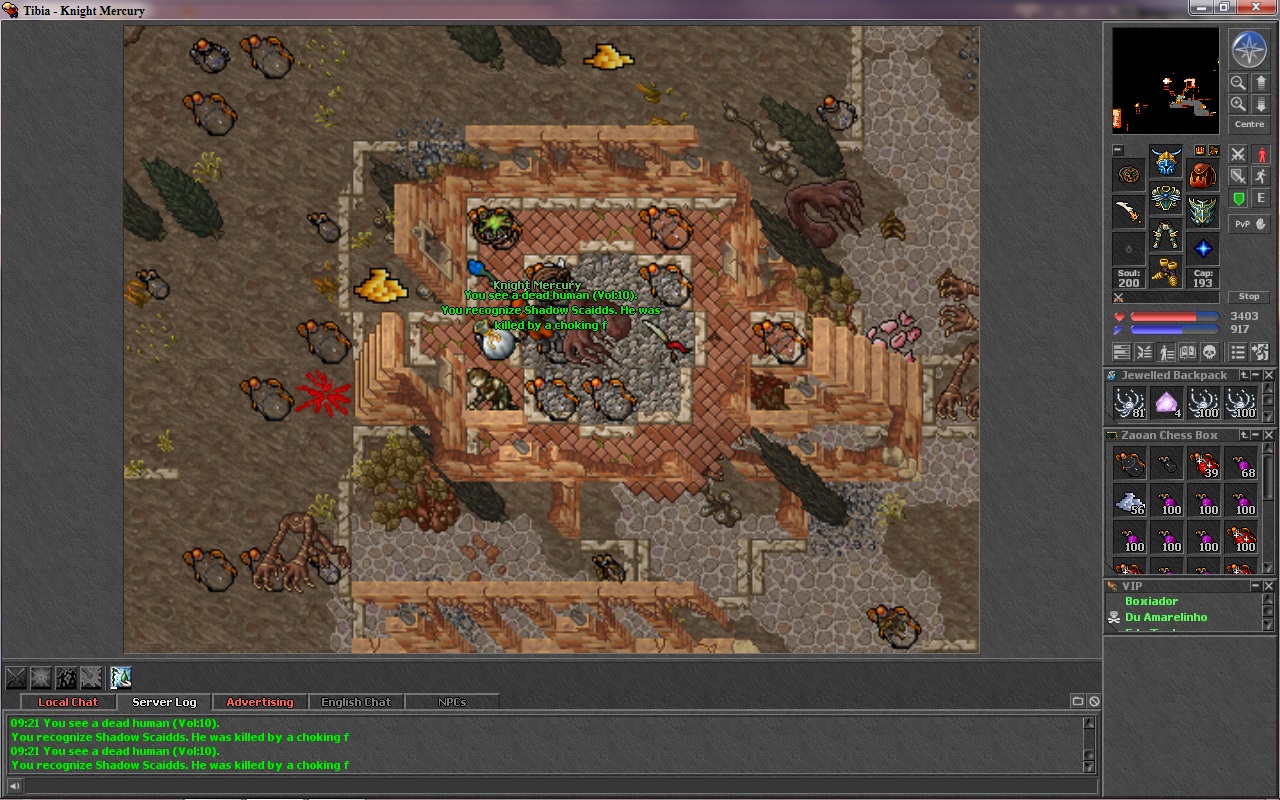Select Boxiador in the VIP list

click(x=1152, y=602)
